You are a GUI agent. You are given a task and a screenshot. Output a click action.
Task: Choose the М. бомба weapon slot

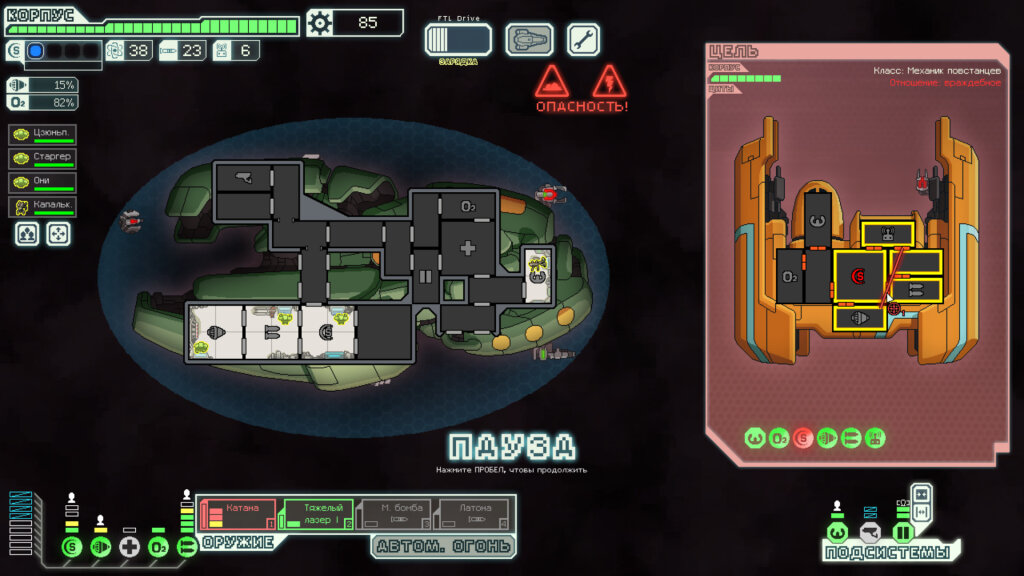tap(396, 514)
